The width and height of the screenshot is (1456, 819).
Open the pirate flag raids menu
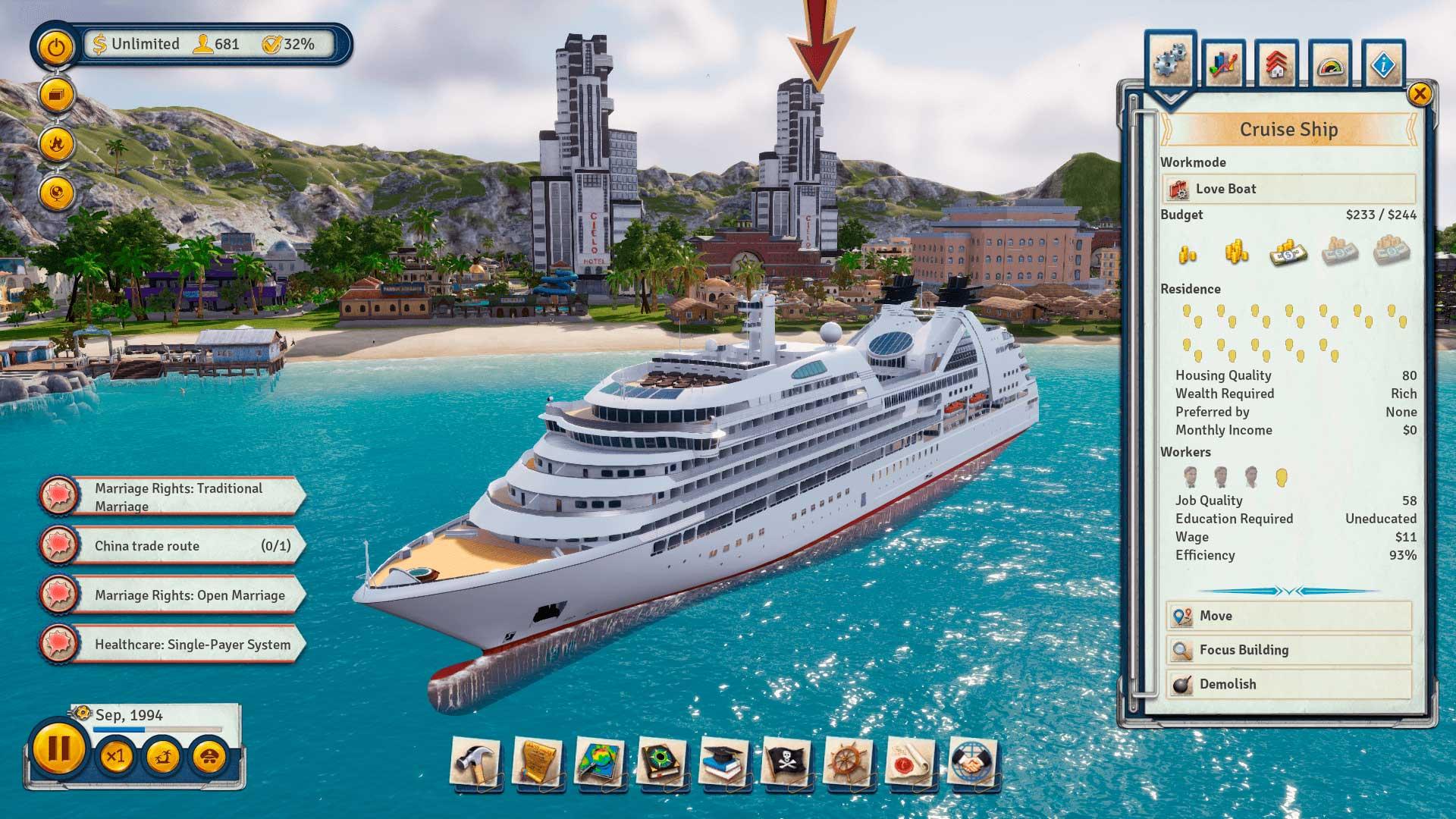[786, 762]
